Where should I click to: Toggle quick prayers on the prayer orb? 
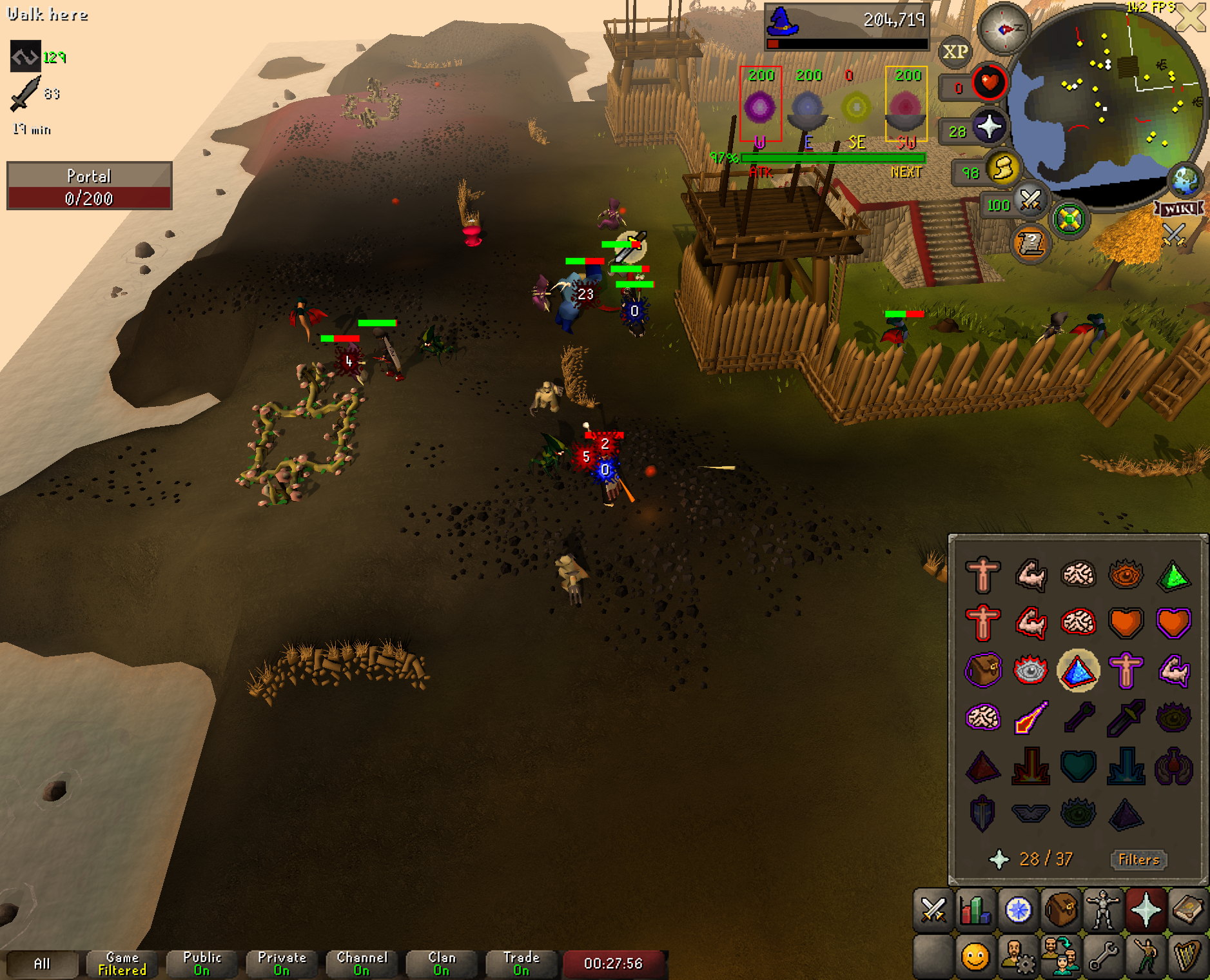click(989, 126)
